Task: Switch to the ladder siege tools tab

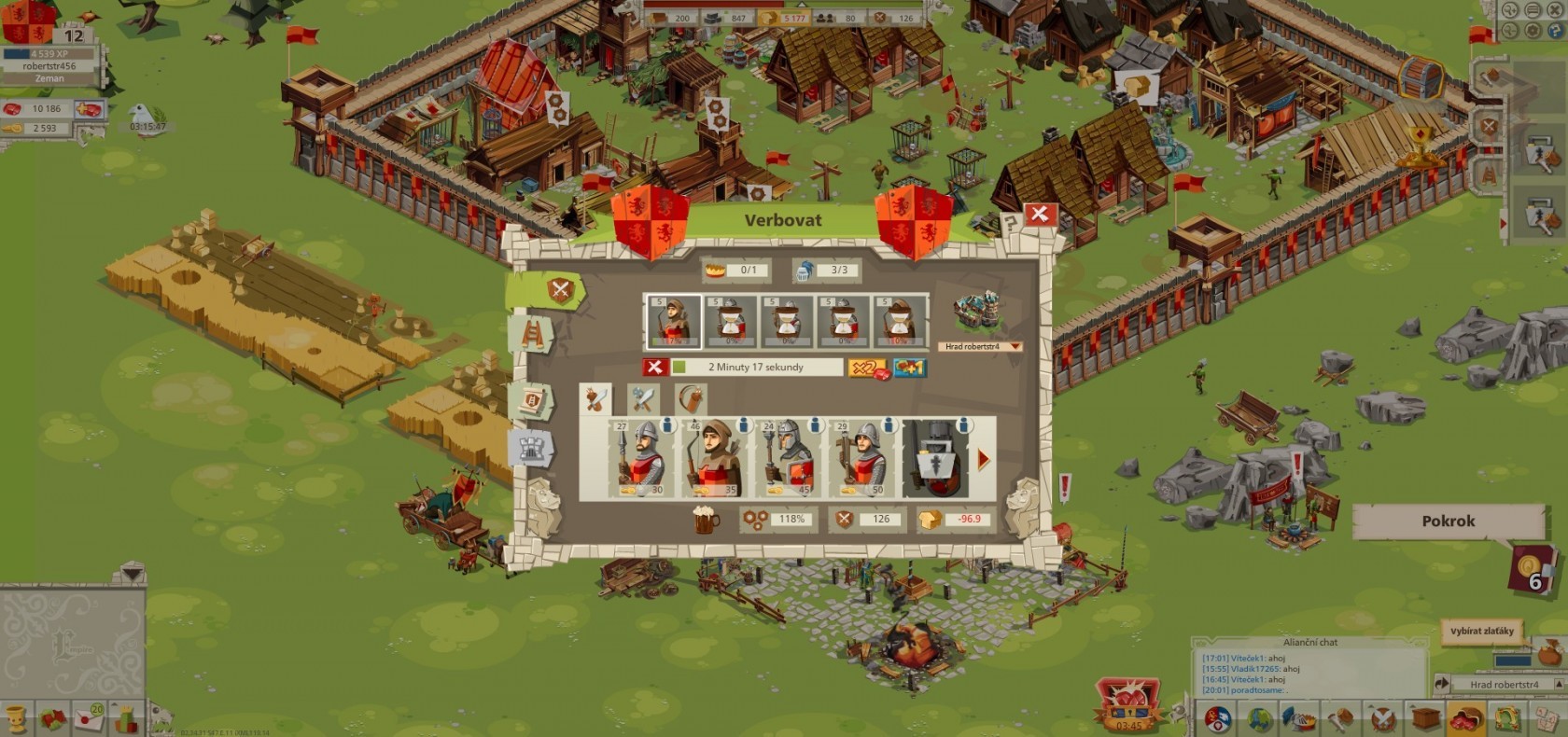Action: point(532,334)
